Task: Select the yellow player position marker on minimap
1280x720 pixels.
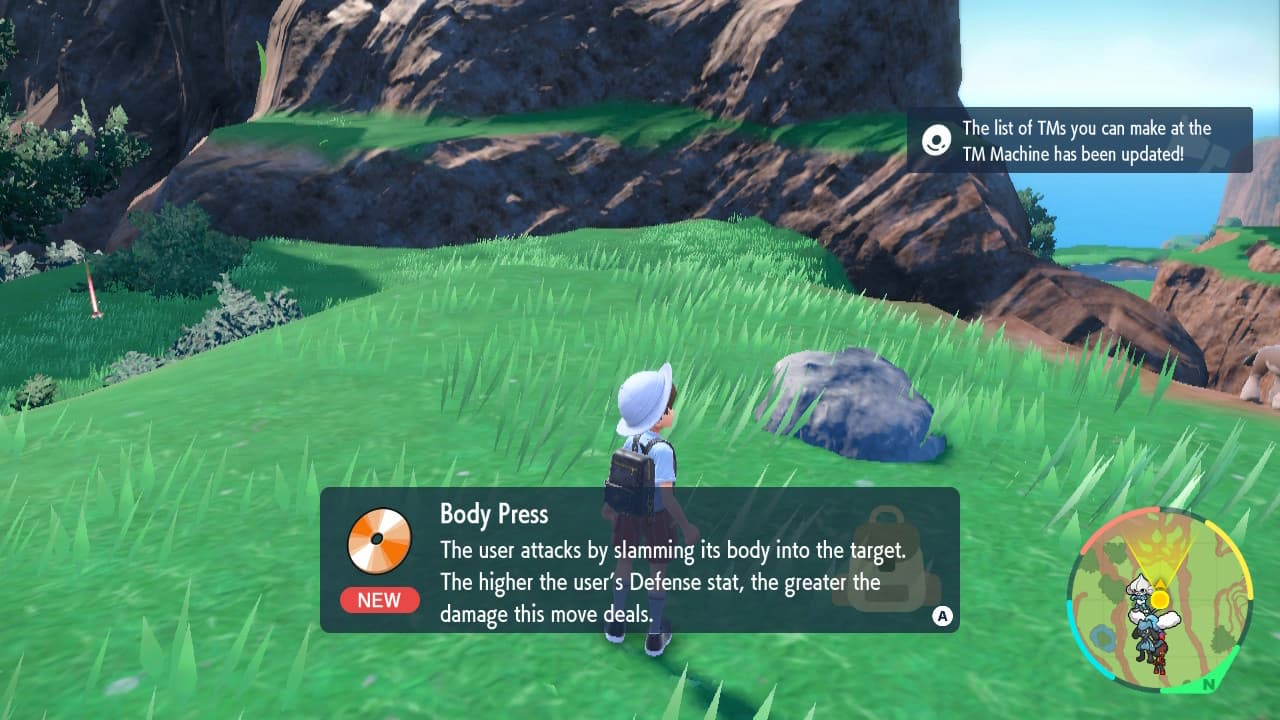Action: coord(1159,598)
